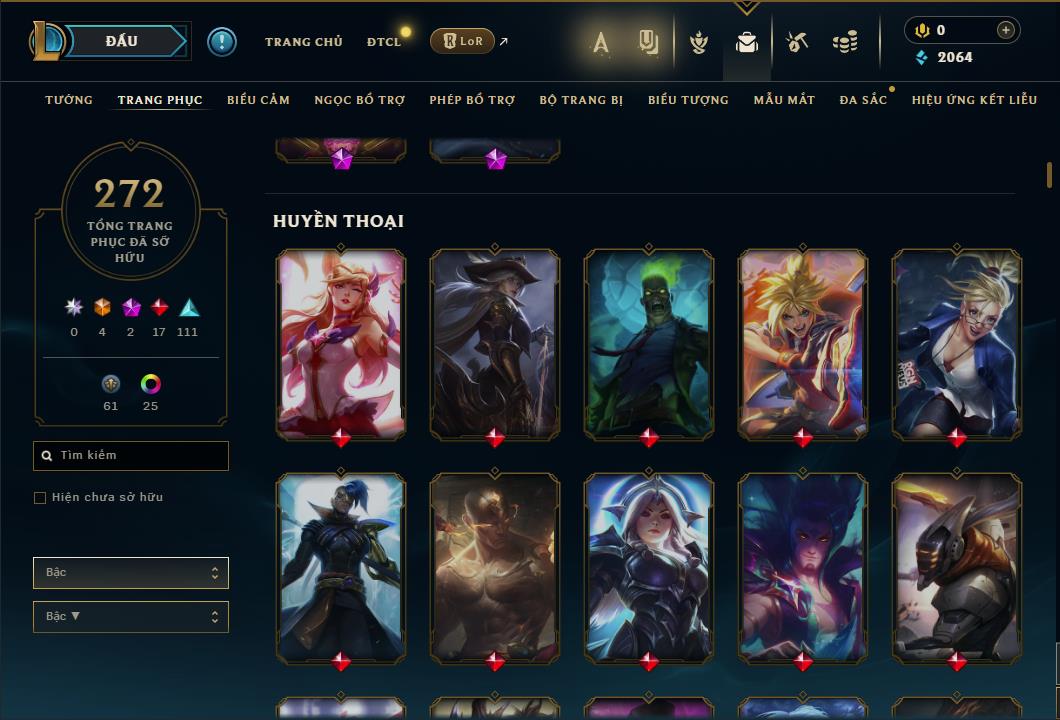Image resolution: width=1060 pixels, height=720 pixels.
Task: Launch the LoR link button
Action: (462, 42)
